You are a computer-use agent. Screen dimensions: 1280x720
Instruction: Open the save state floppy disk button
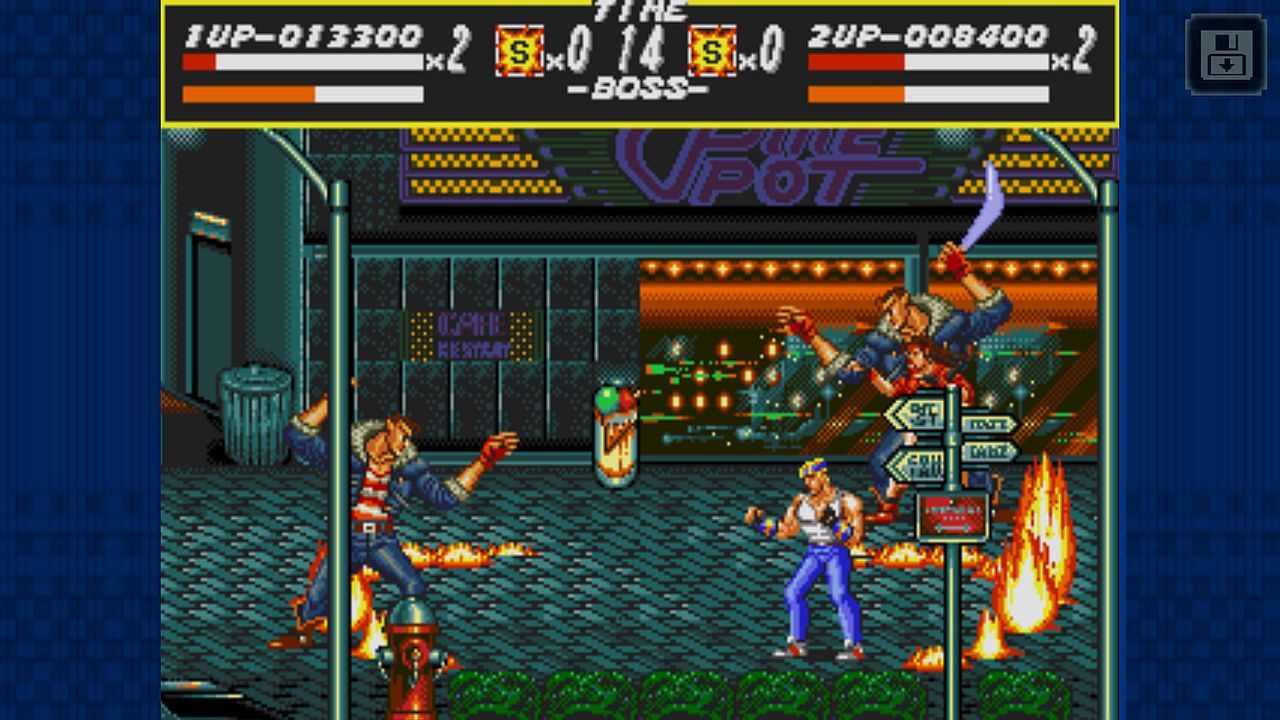[1225, 54]
